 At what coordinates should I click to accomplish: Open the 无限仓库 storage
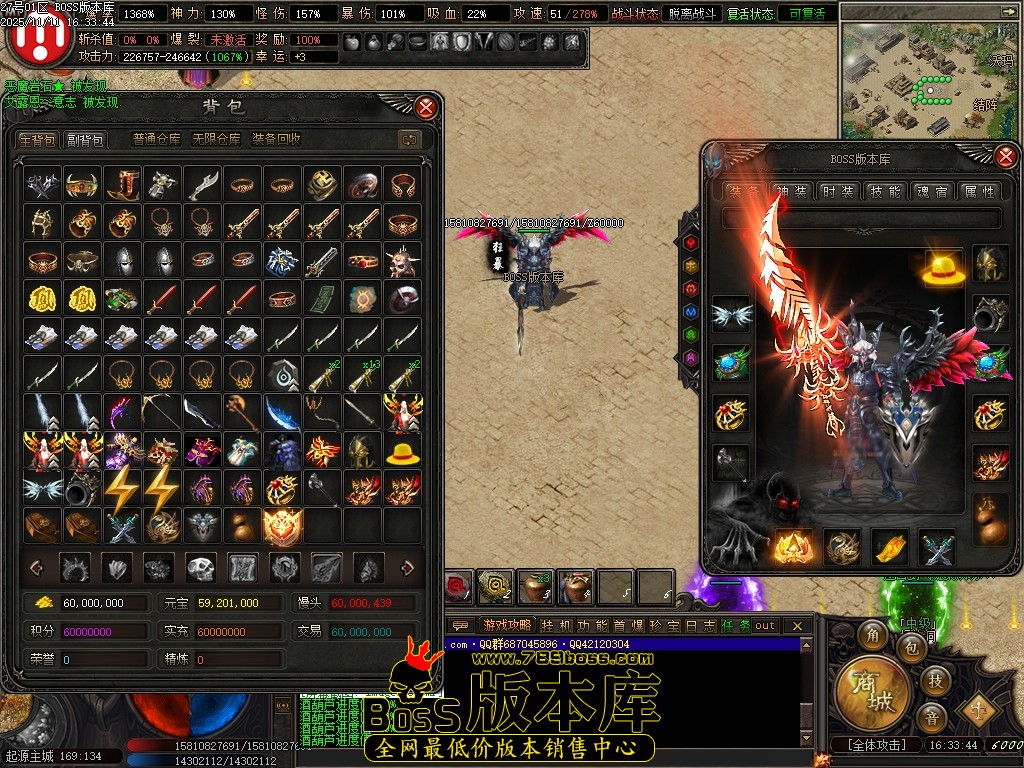point(216,140)
